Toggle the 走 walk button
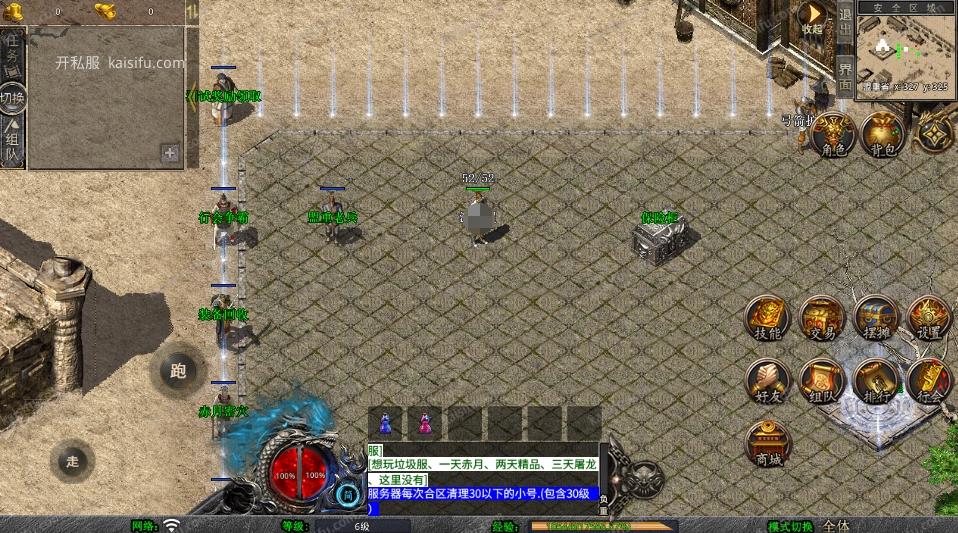958x533 pixels. pyautogui.click(x=72, y=461)
